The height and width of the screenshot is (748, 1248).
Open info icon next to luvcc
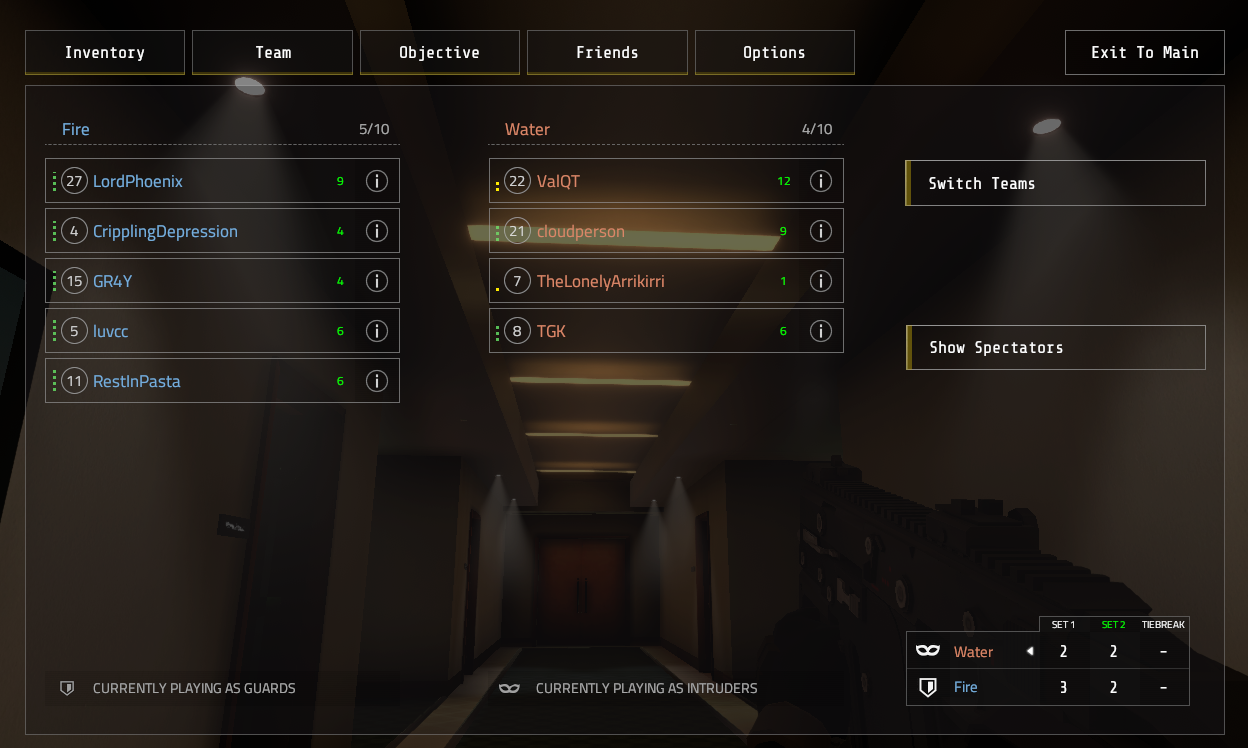[376, 331]
